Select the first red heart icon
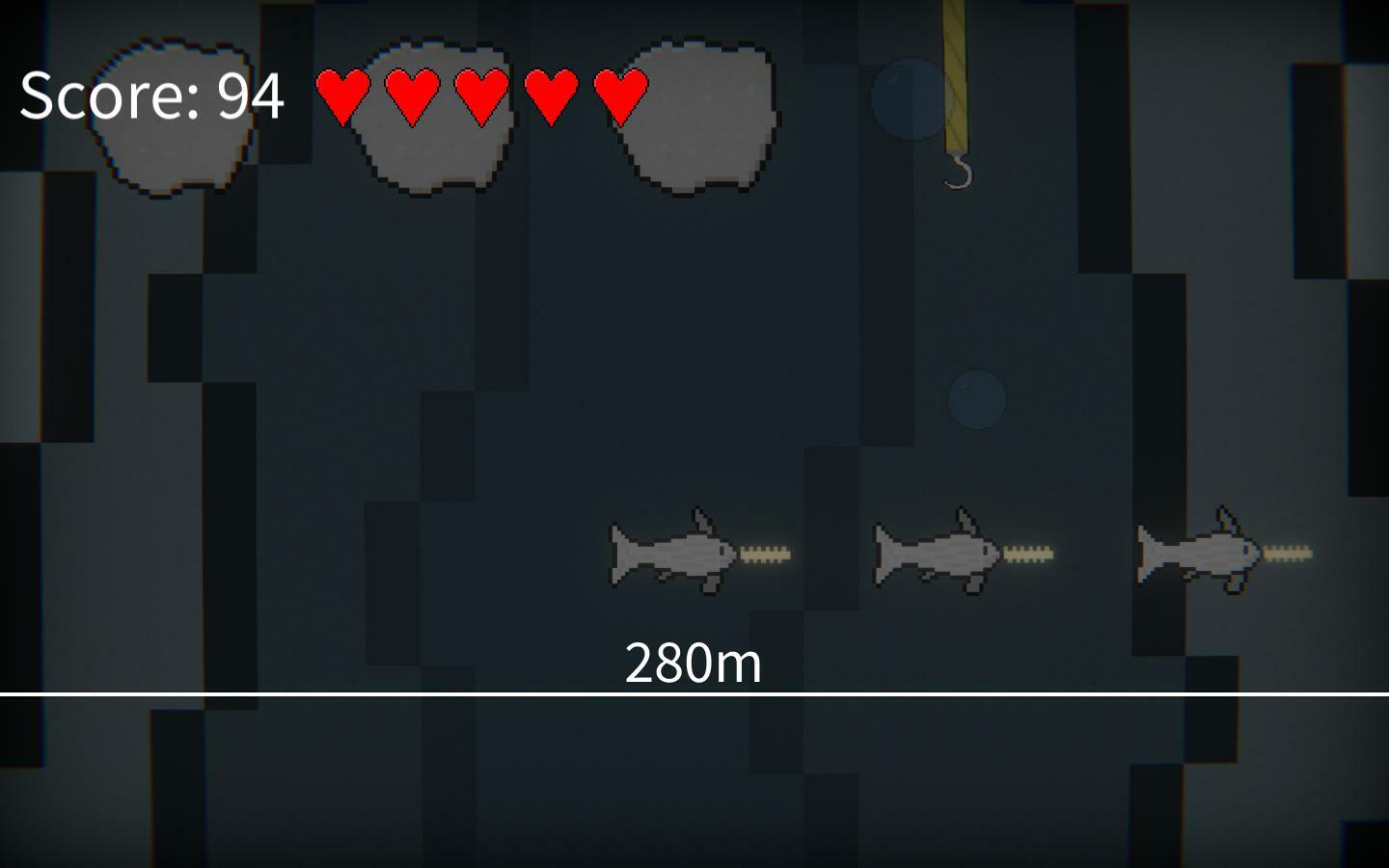This screenshot has width=1389, height=868. (342, 95)
